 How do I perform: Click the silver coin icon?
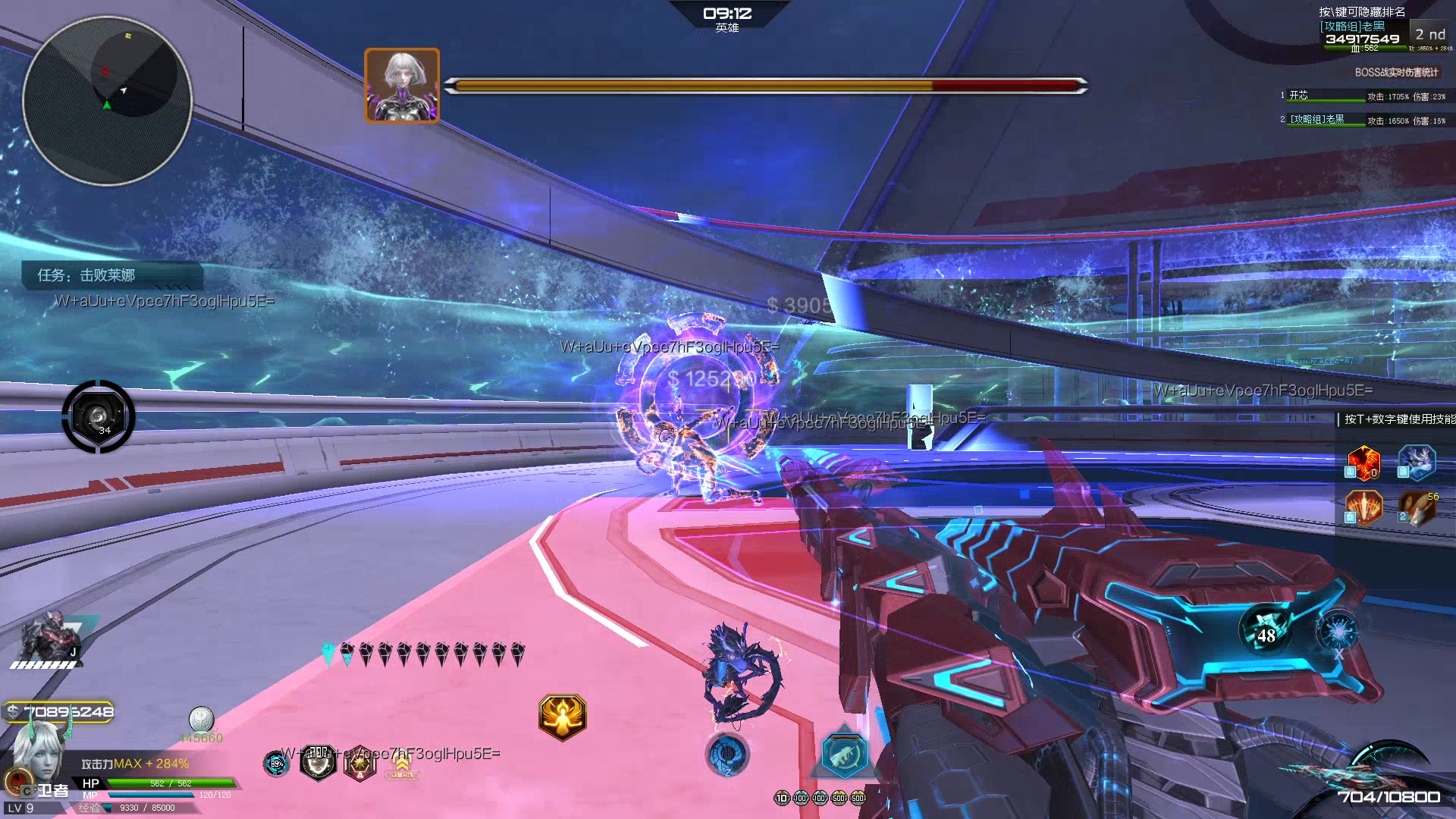click(x=201, y=719)
